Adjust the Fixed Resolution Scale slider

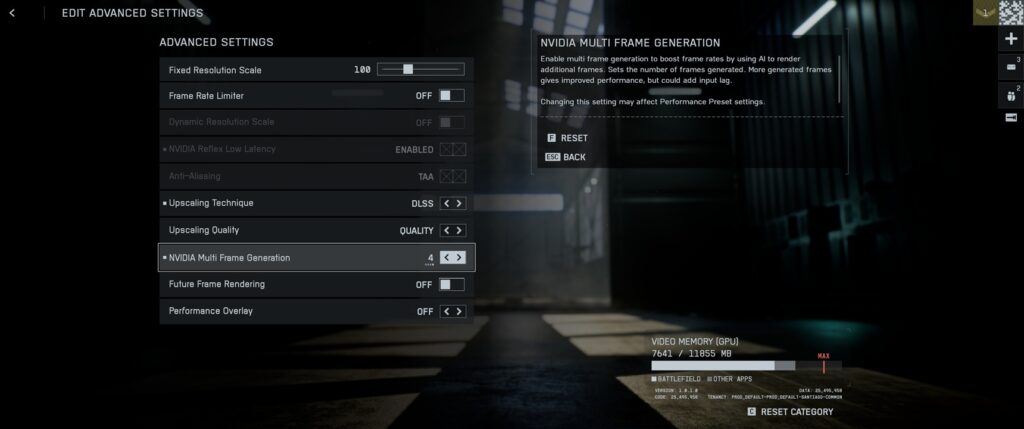coord(408,70)
